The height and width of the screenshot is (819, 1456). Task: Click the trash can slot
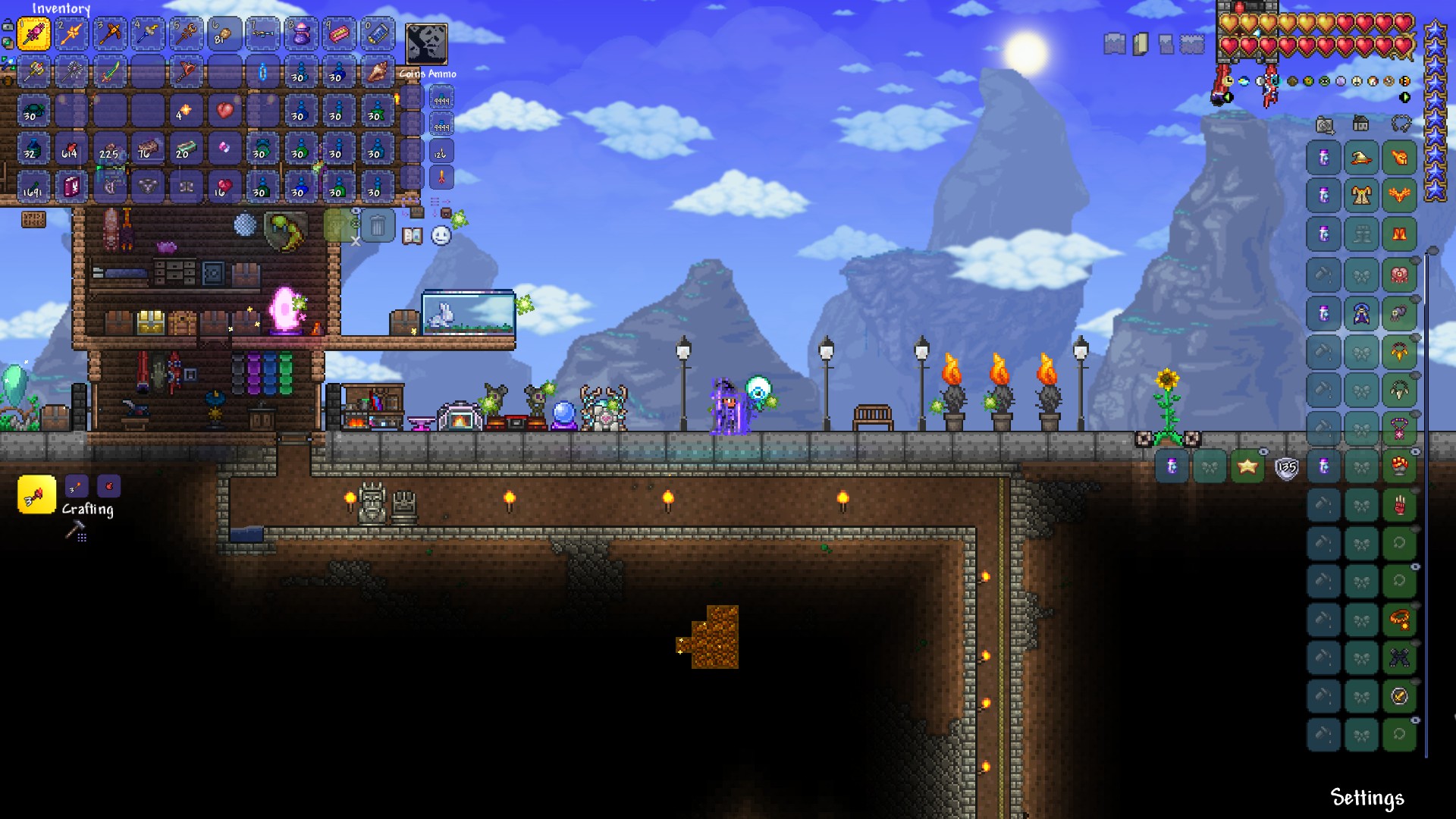point(377,225)
